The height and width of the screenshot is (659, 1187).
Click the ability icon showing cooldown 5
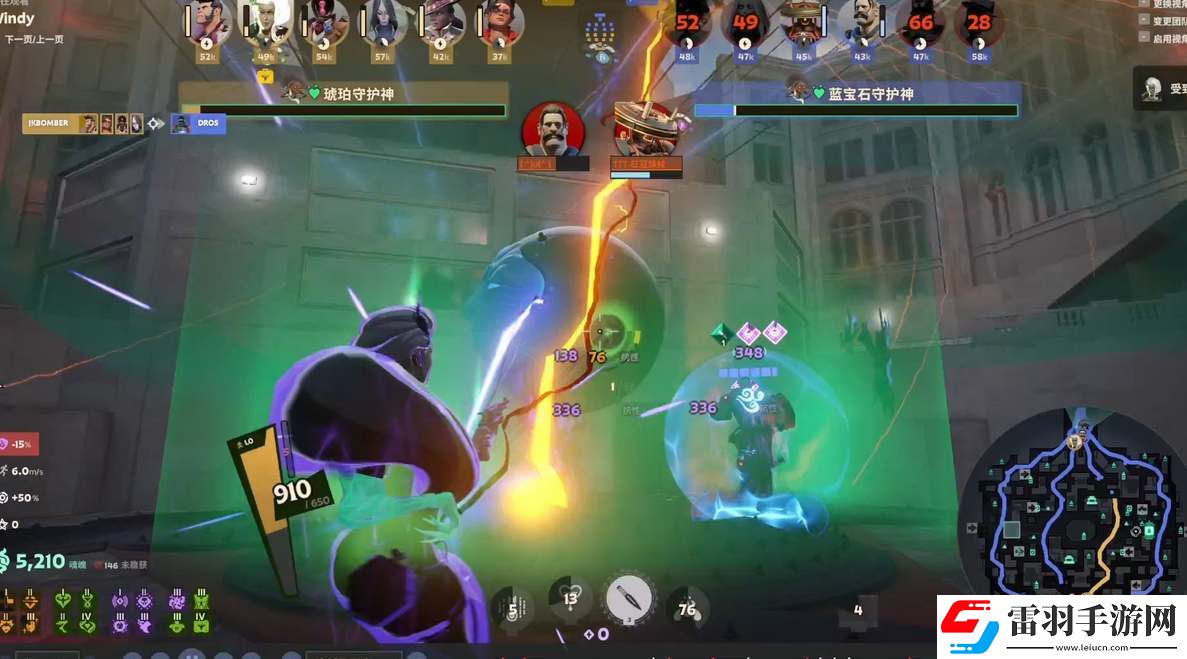click(x=513, y=608)
